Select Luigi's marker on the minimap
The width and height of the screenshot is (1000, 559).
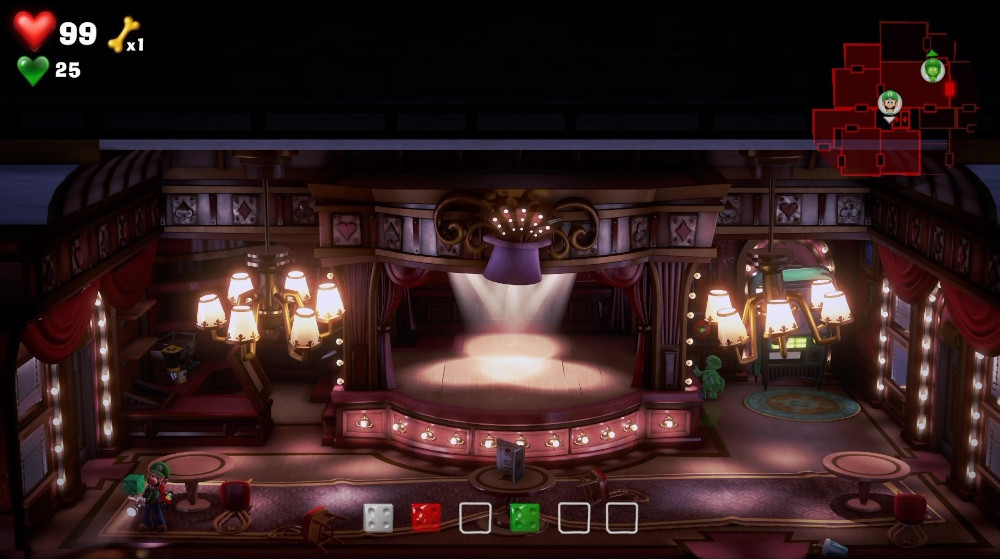coord(889,103)
